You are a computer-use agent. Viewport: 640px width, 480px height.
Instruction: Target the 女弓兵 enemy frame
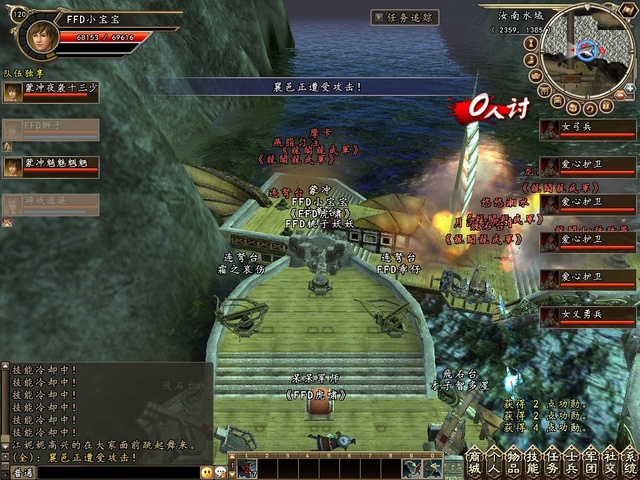pyautogui.click(x=588, y=130)
